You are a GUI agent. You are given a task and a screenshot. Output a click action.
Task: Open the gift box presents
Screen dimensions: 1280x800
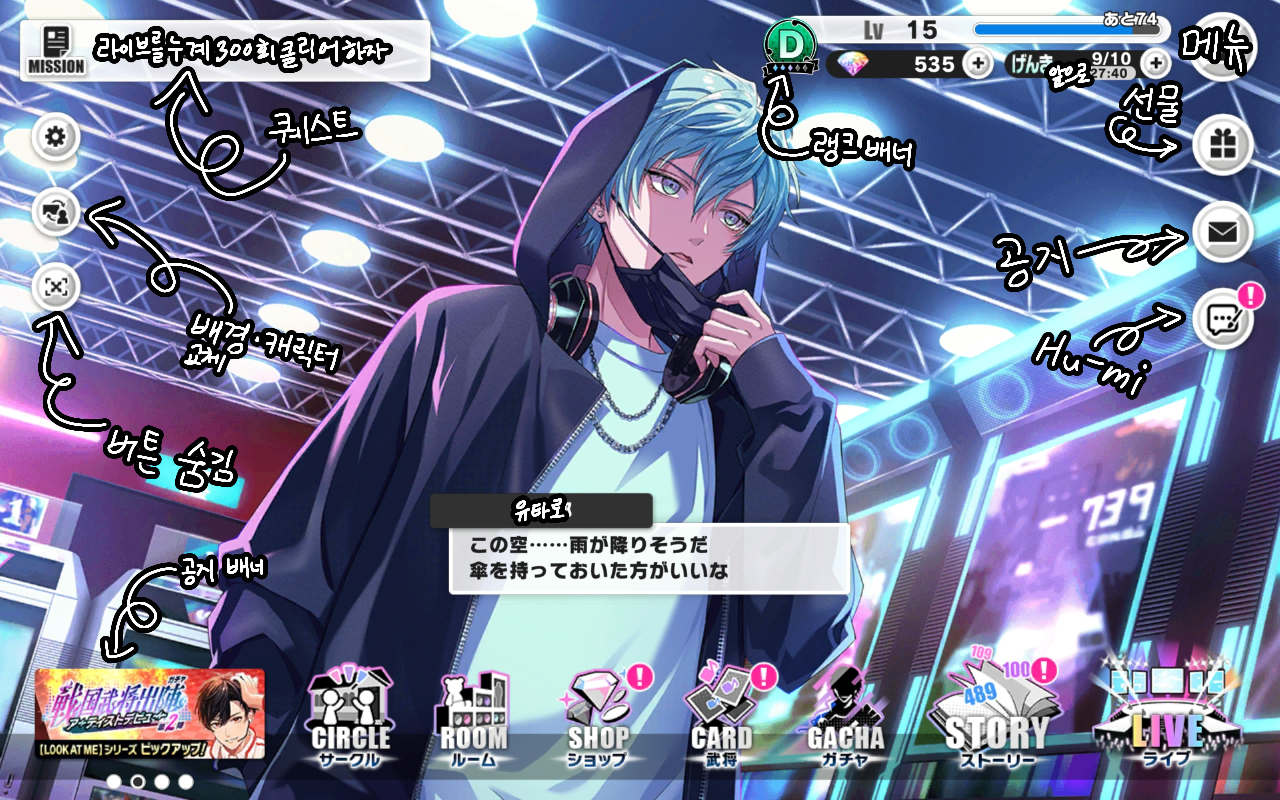tap(1222, 146)
